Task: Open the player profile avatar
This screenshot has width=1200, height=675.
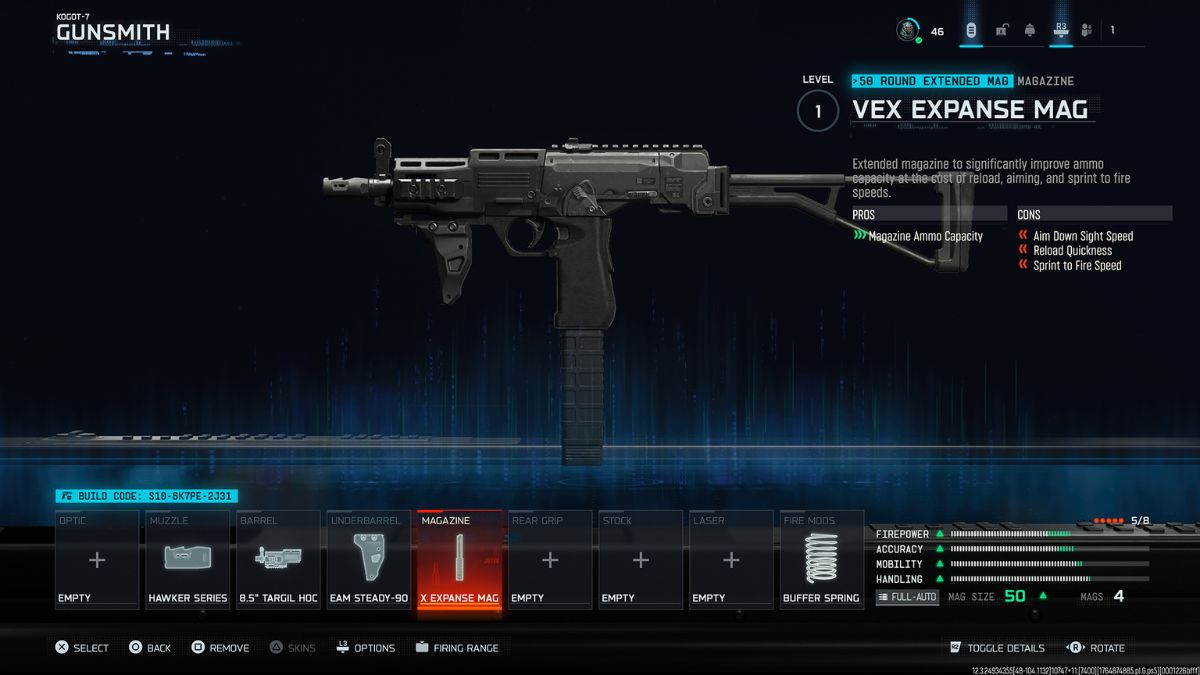Action: [907, 30]
